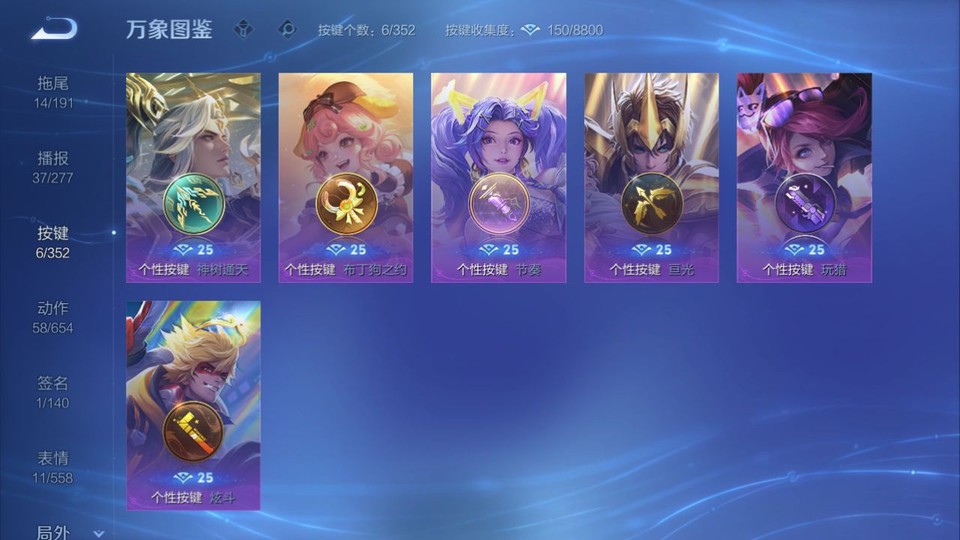Viewport: 960px width, 540px height.
Task: Select the 巨光 button skin card
Action: (651, 177)
